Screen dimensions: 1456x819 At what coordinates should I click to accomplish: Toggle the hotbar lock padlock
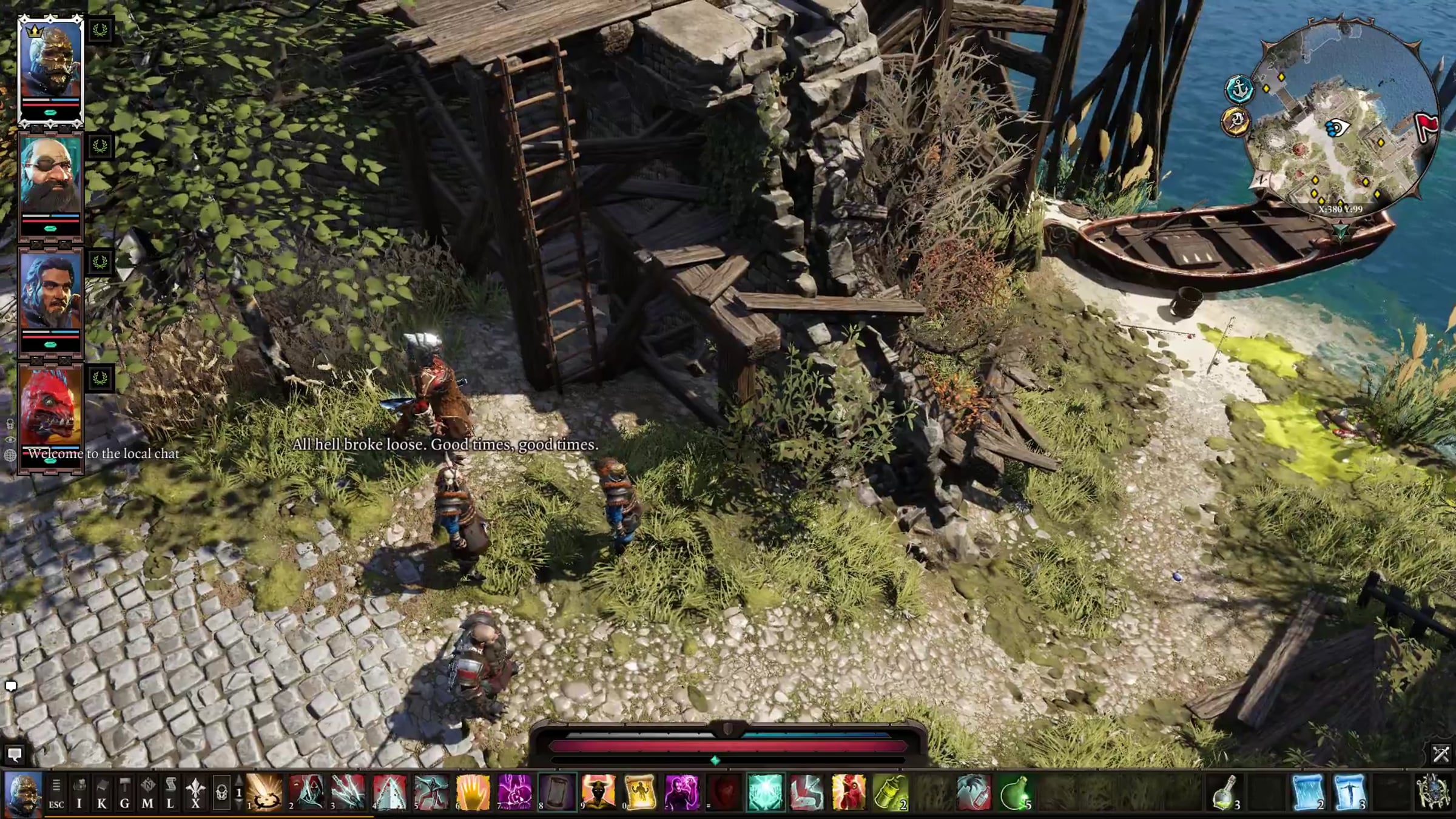222,793
